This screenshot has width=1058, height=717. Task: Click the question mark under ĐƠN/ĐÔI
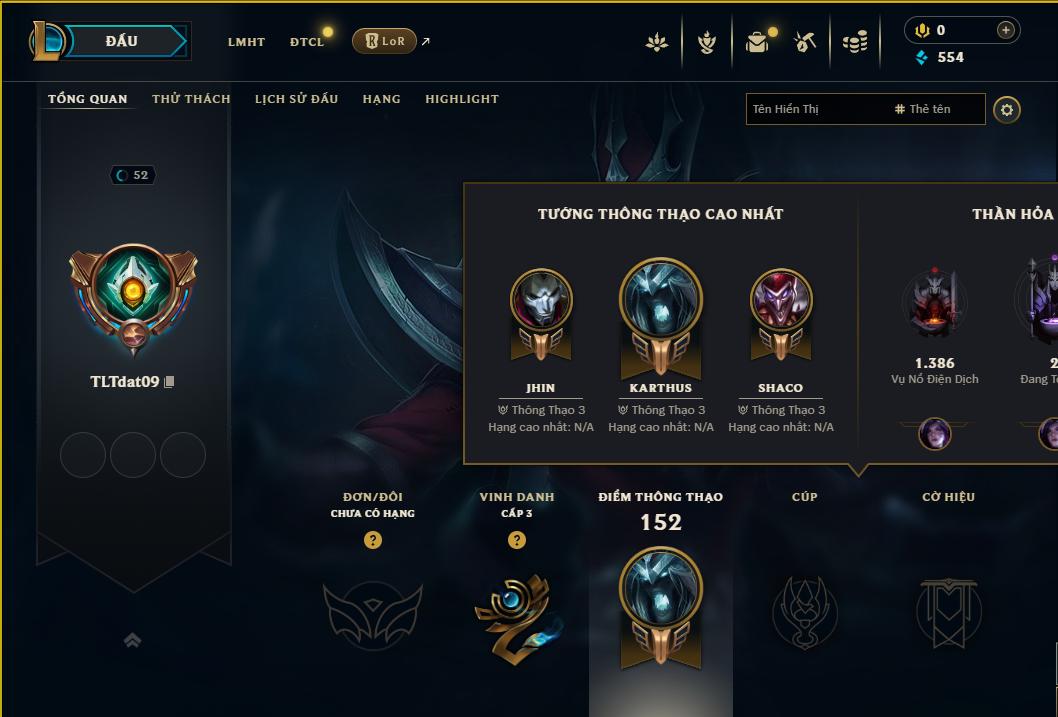[x=373, y=540]
